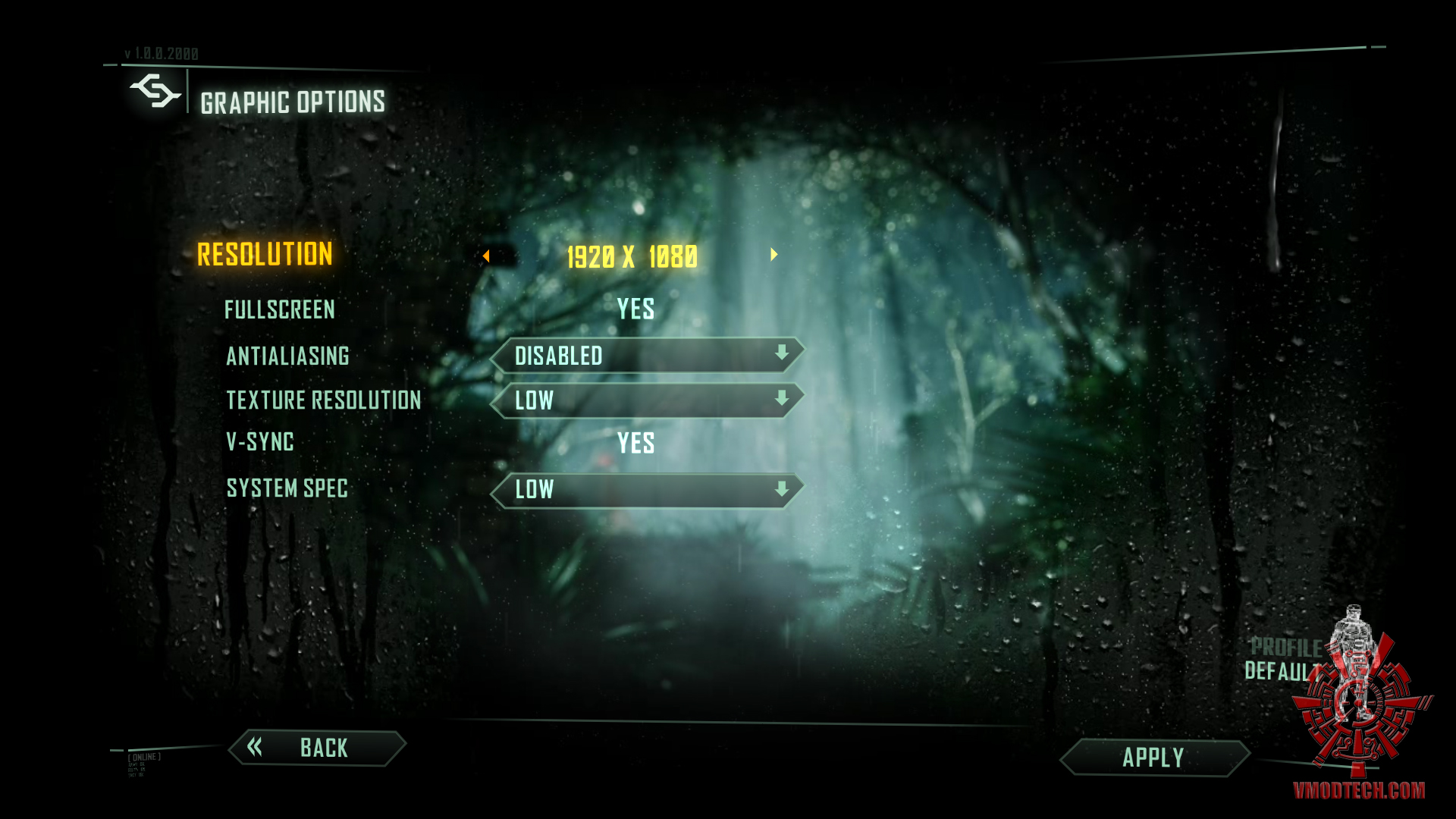Expand the Texture Resolution dropdown

click(647, 400)
